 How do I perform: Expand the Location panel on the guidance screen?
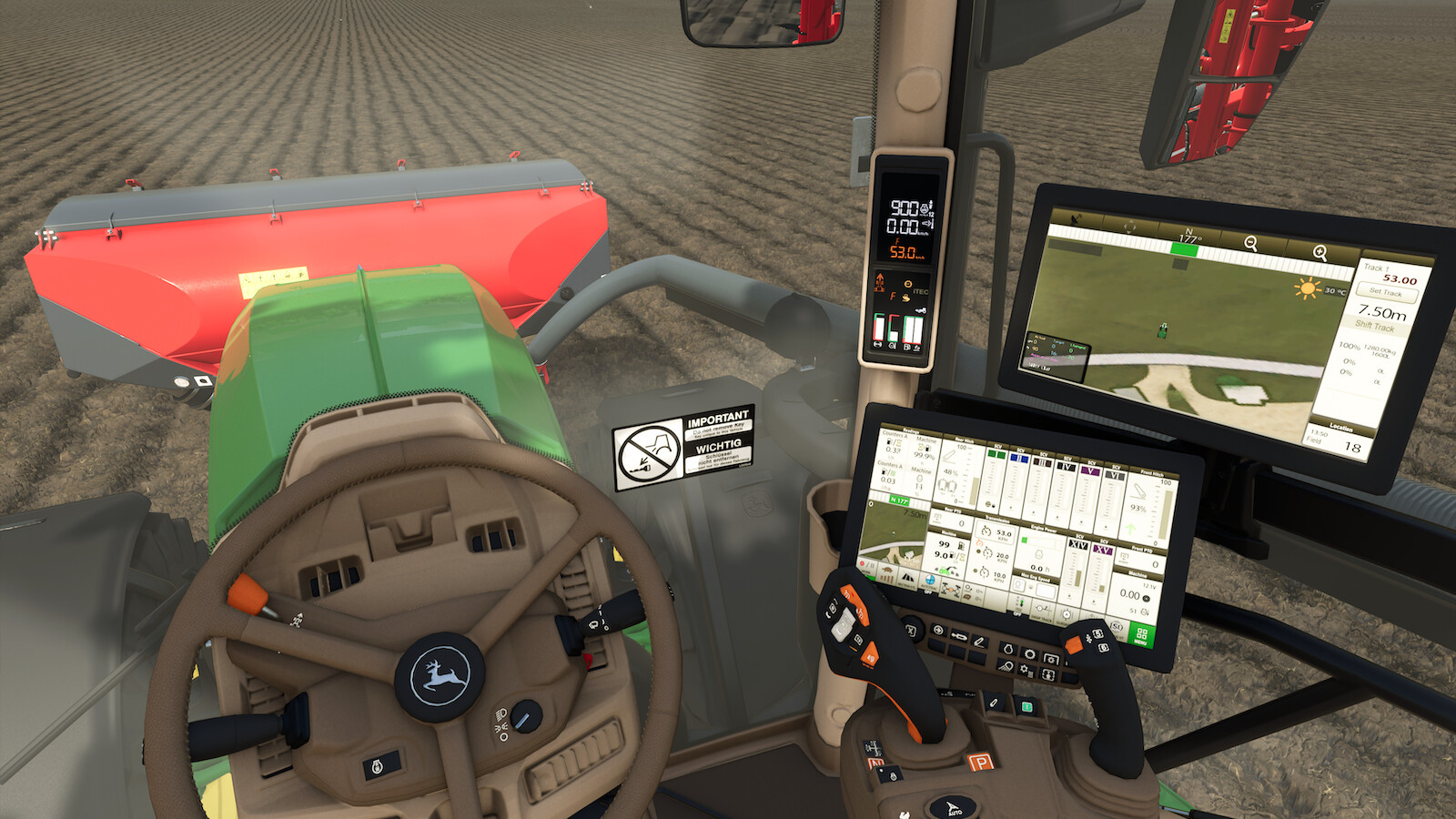point(1340,428)
